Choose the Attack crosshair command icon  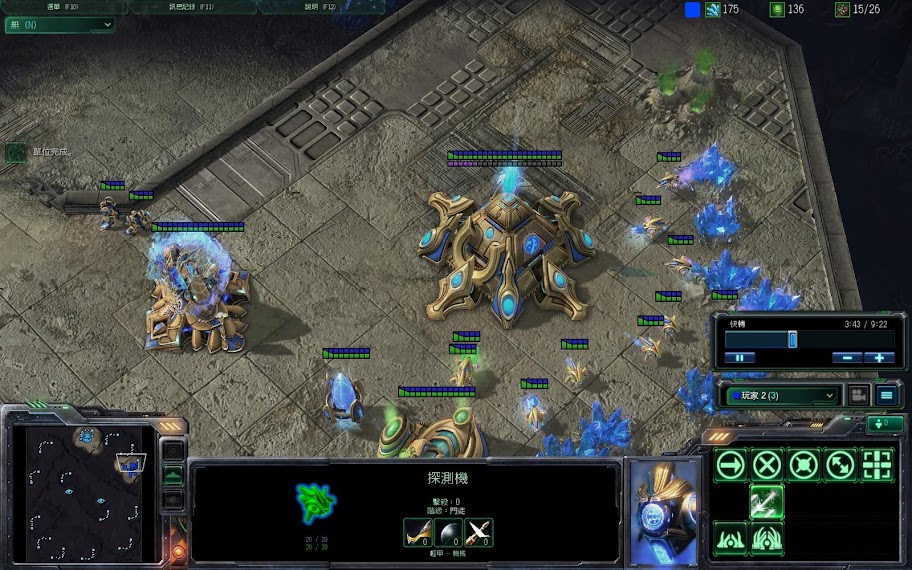[877, 465]
